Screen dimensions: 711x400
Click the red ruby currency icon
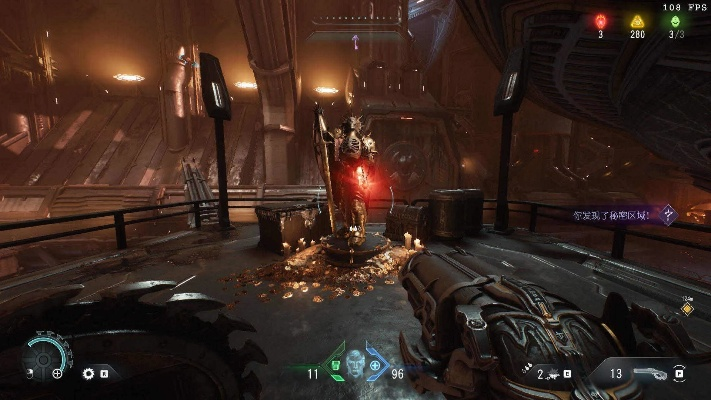tap(601, 21)
